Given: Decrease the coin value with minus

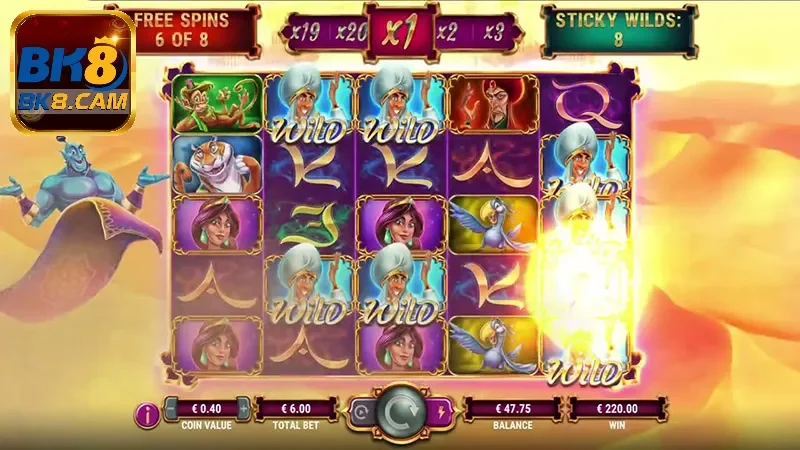Looking at the screenshot, I should (169, 408).
